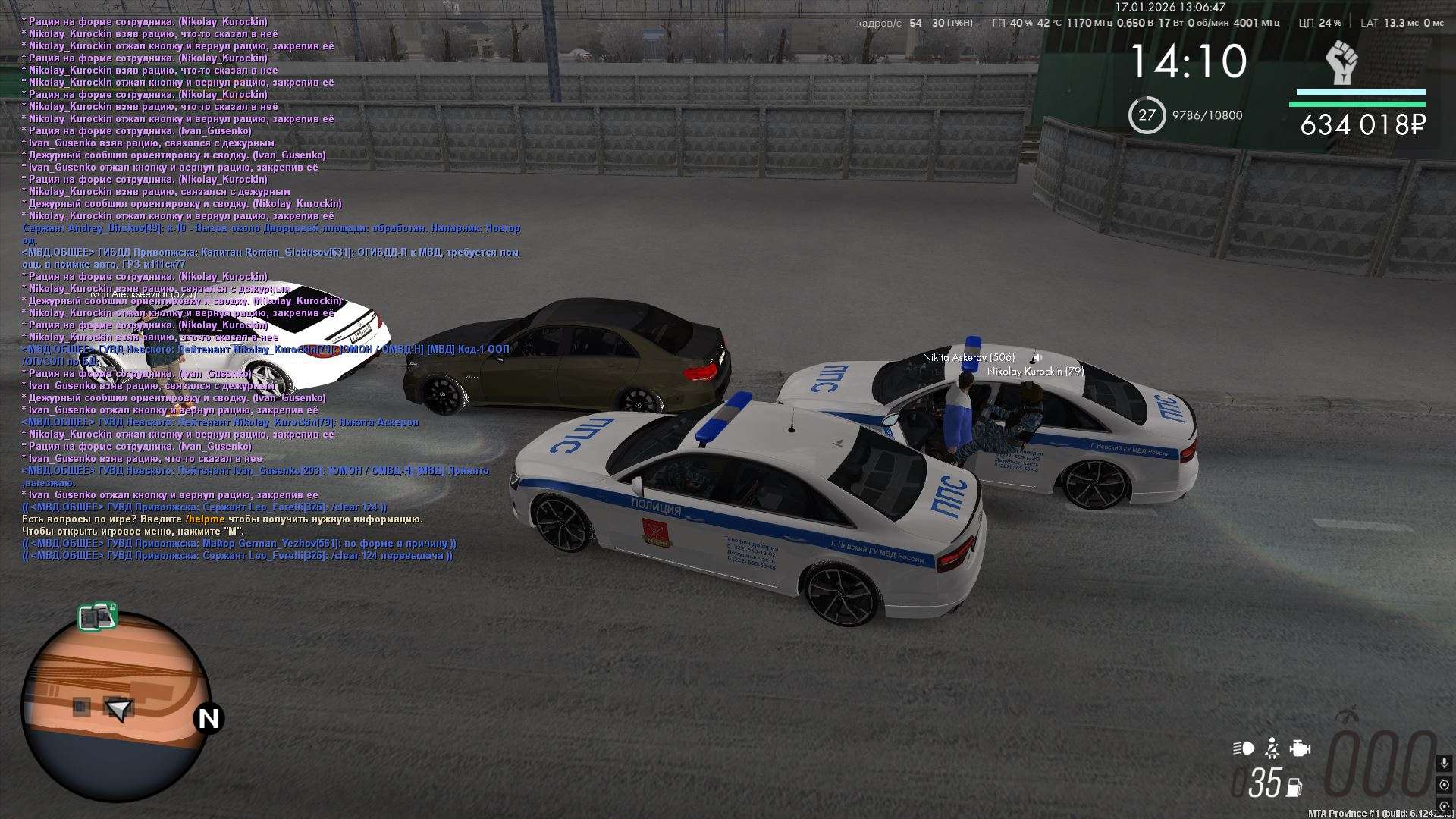Toggle the headlights indicator icon
The height and width of the screenshot is (819, 1456).
click(x=1244, y=748)
